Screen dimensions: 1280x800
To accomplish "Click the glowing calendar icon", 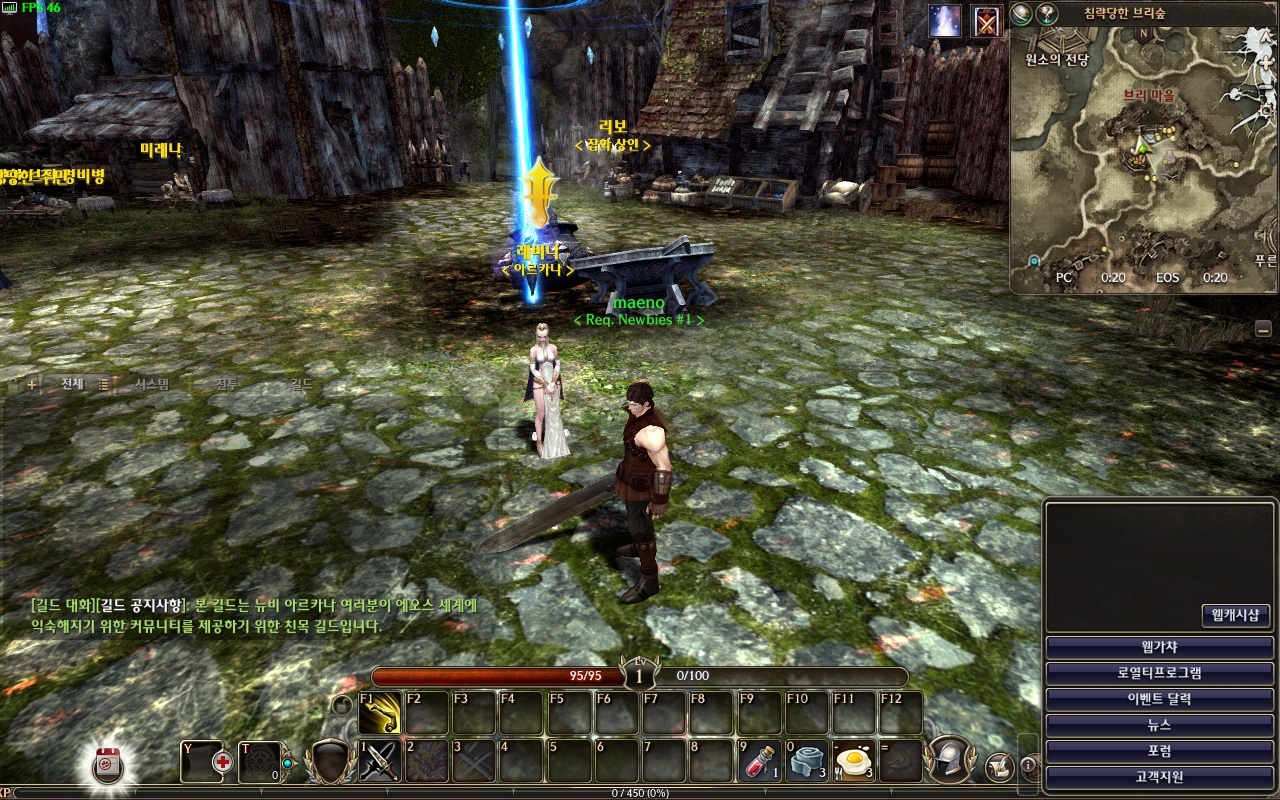I will pyautogui.click(x=108, y=765).
